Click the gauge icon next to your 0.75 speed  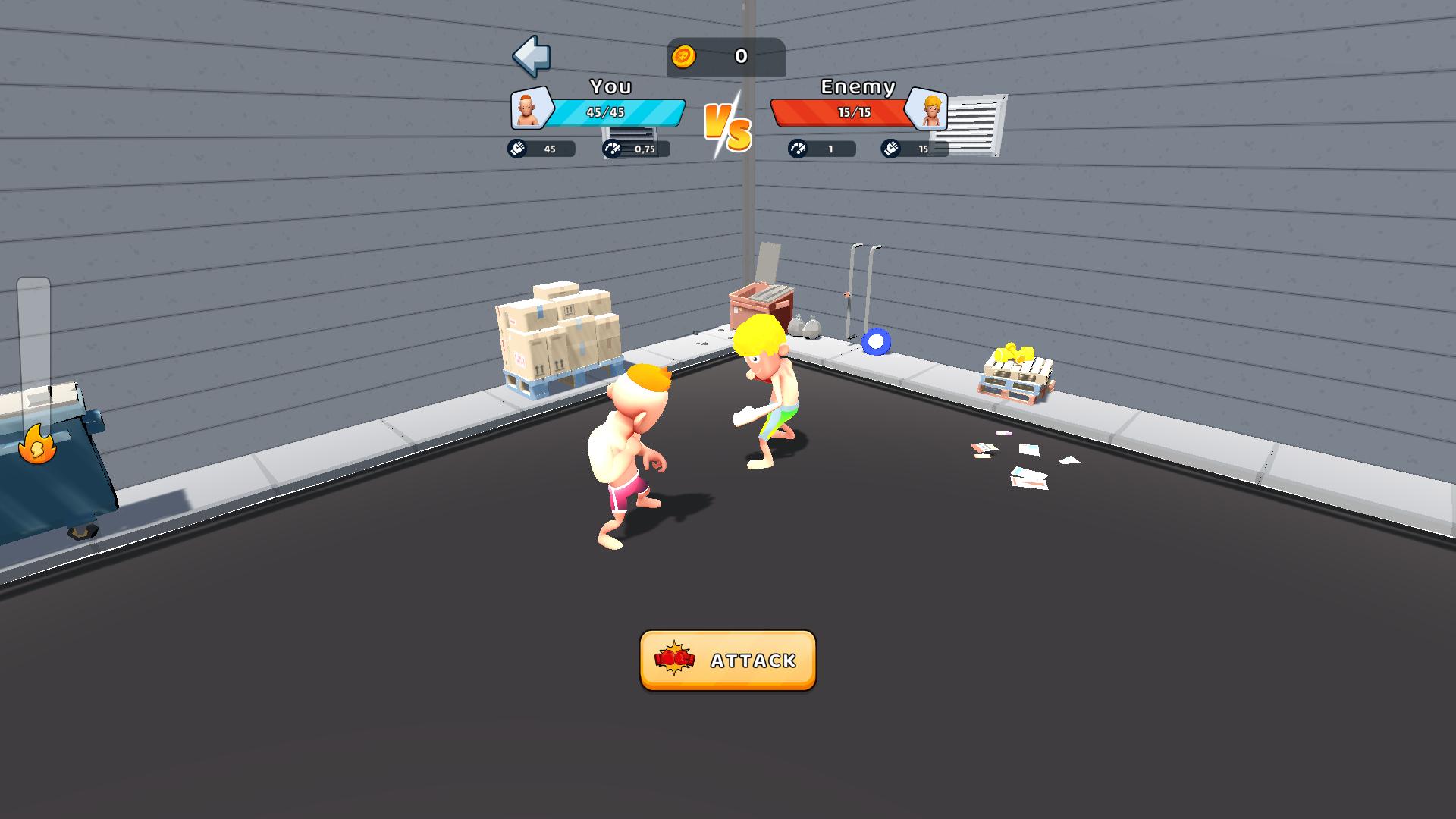coord(611,149)
